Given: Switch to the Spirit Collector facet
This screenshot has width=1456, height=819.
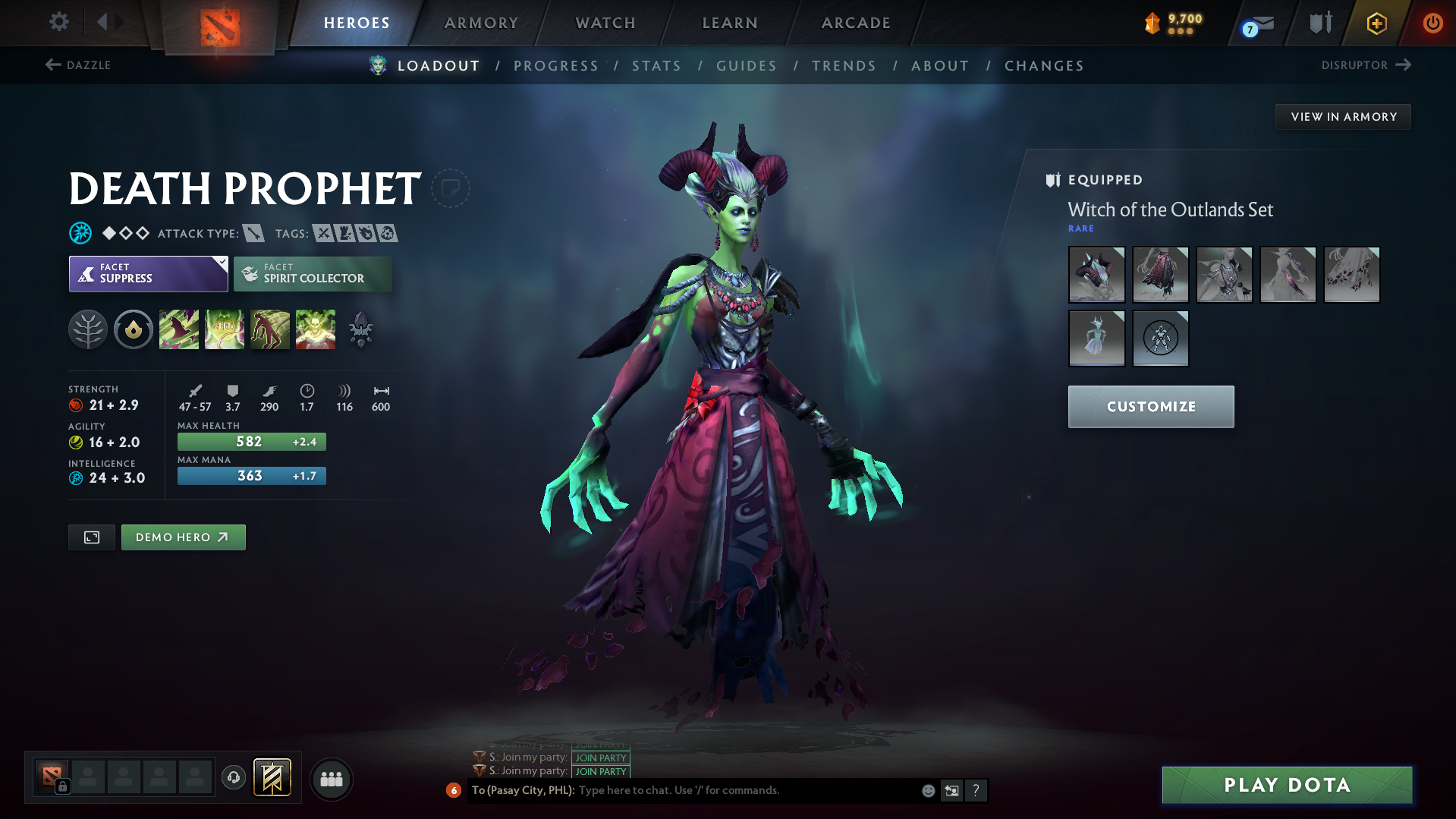Looking at the screenshot, I should pos(312,273).
